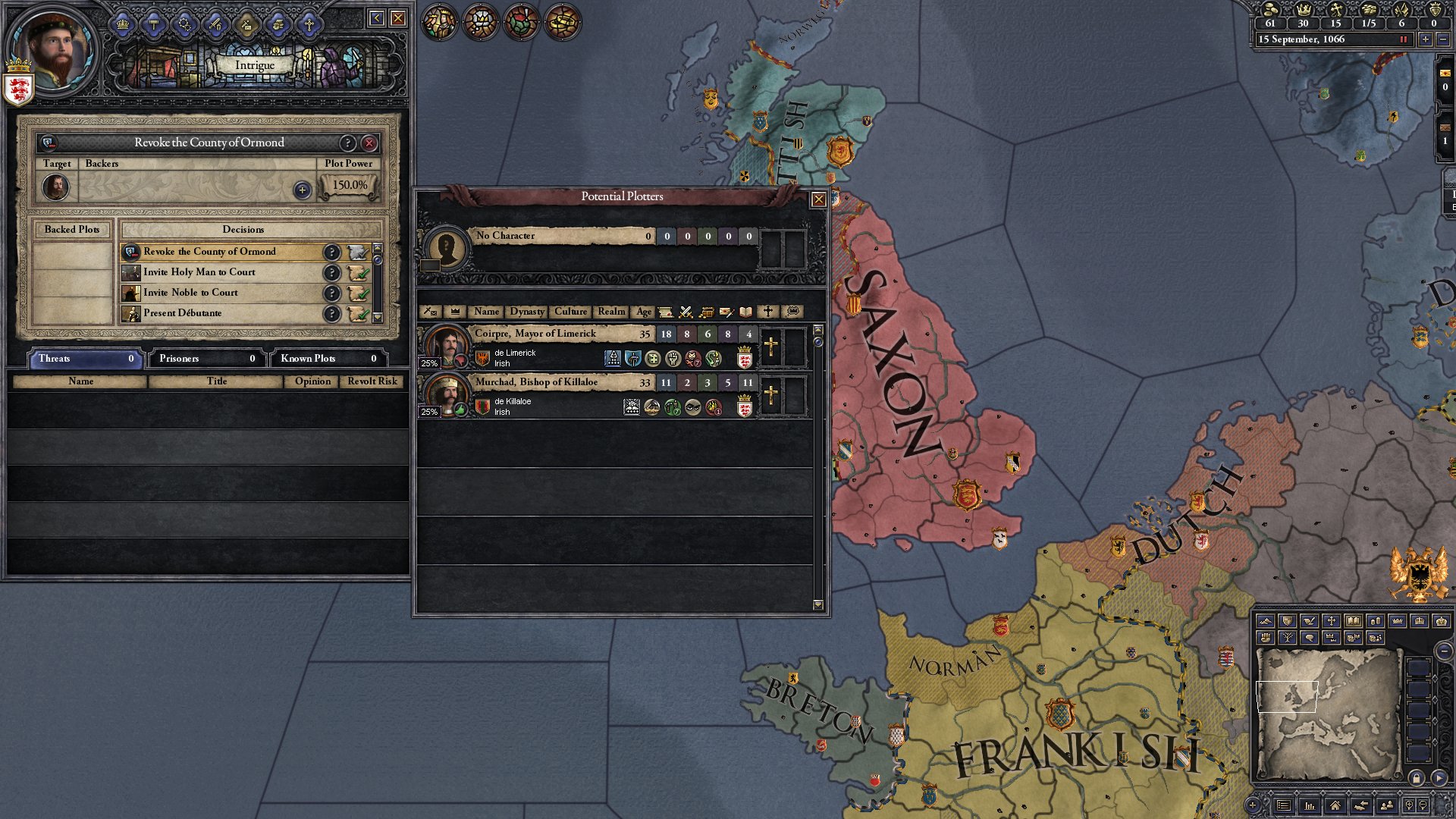Select Coirpre, Mayor of Limerick
1456x819 pixels.
click(535, 334)
